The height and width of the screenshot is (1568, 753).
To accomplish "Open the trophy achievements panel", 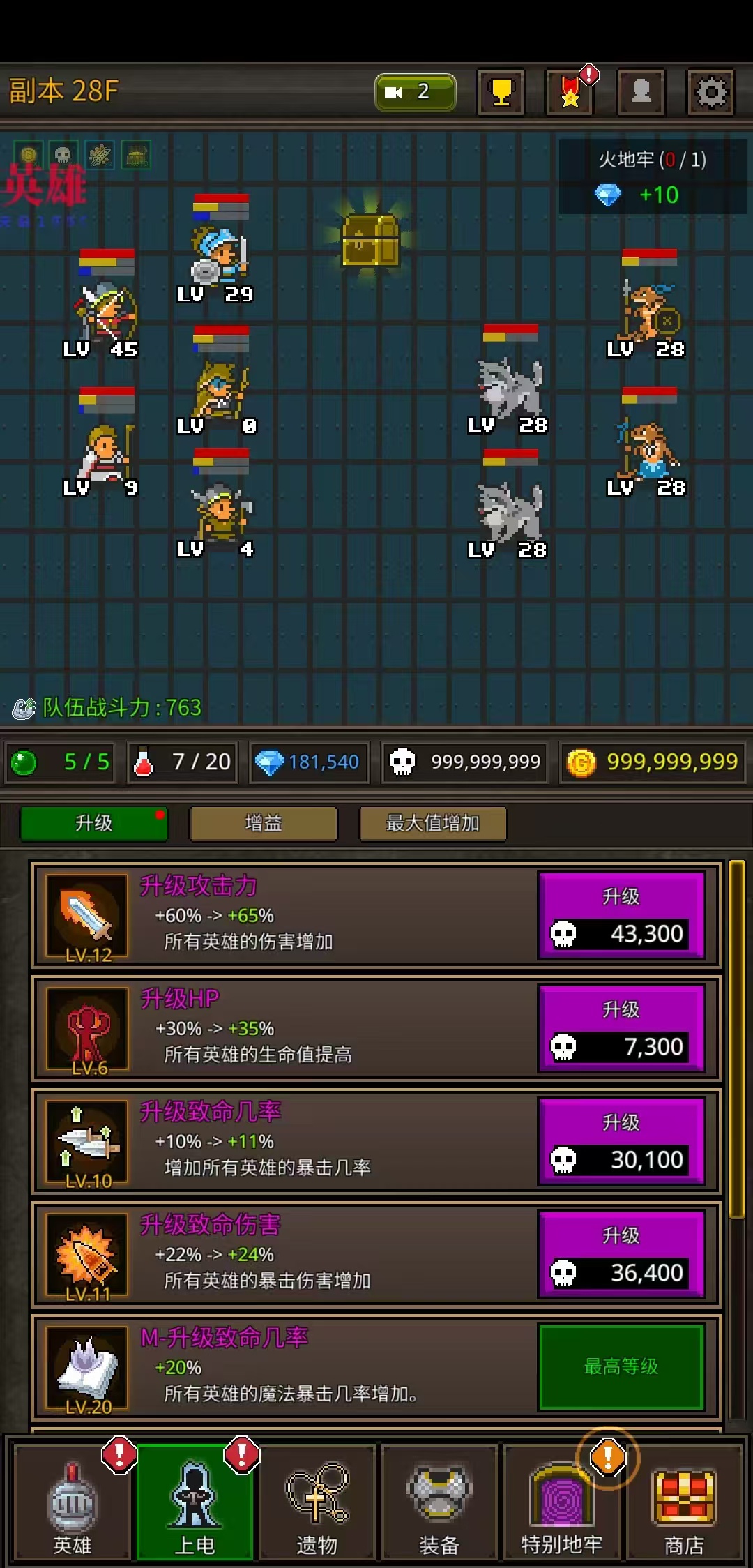I will pos(501,91).
